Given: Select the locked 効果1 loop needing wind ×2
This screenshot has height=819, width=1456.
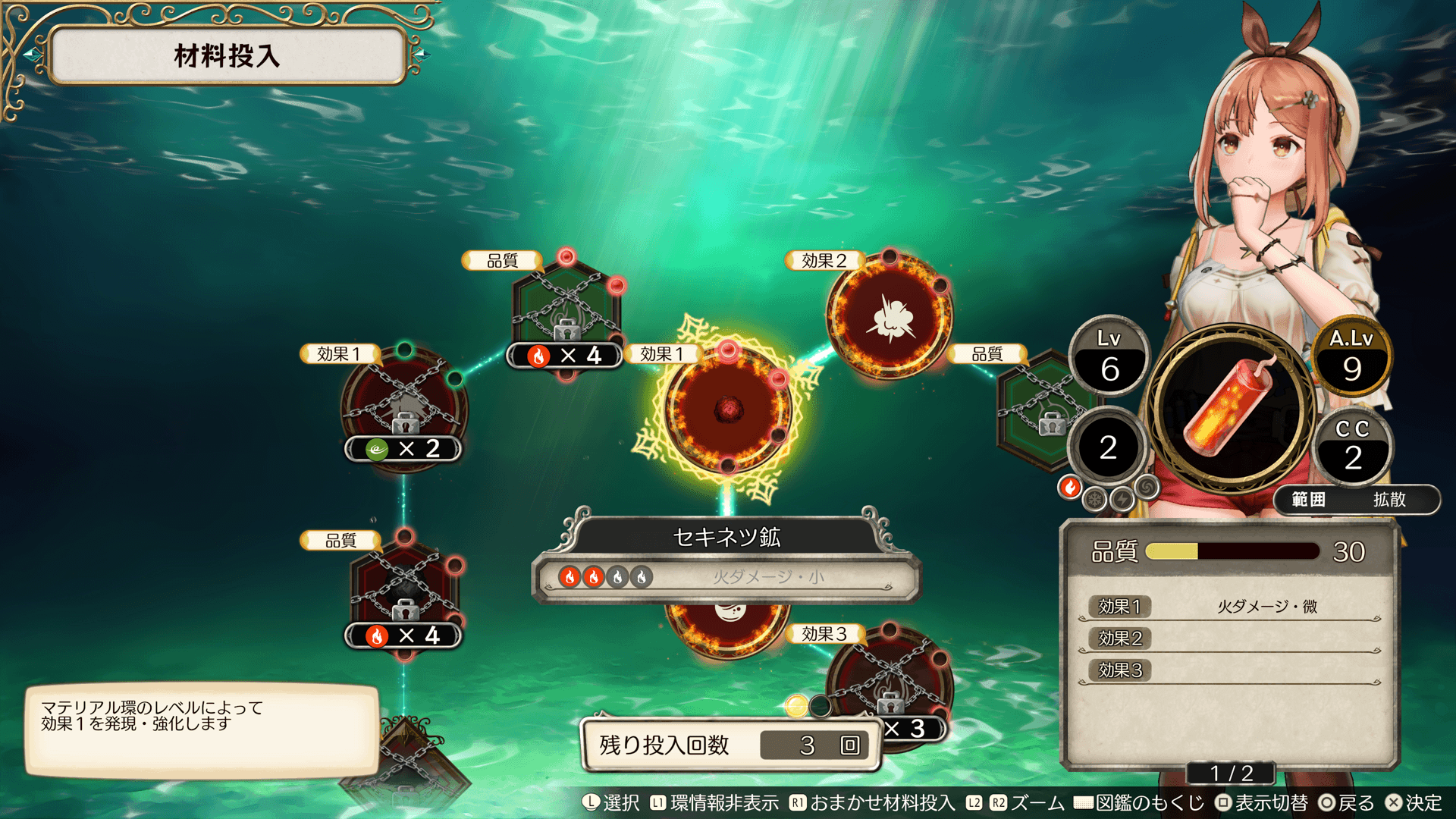Looking at the screenshot, I should tap(404, 406).
